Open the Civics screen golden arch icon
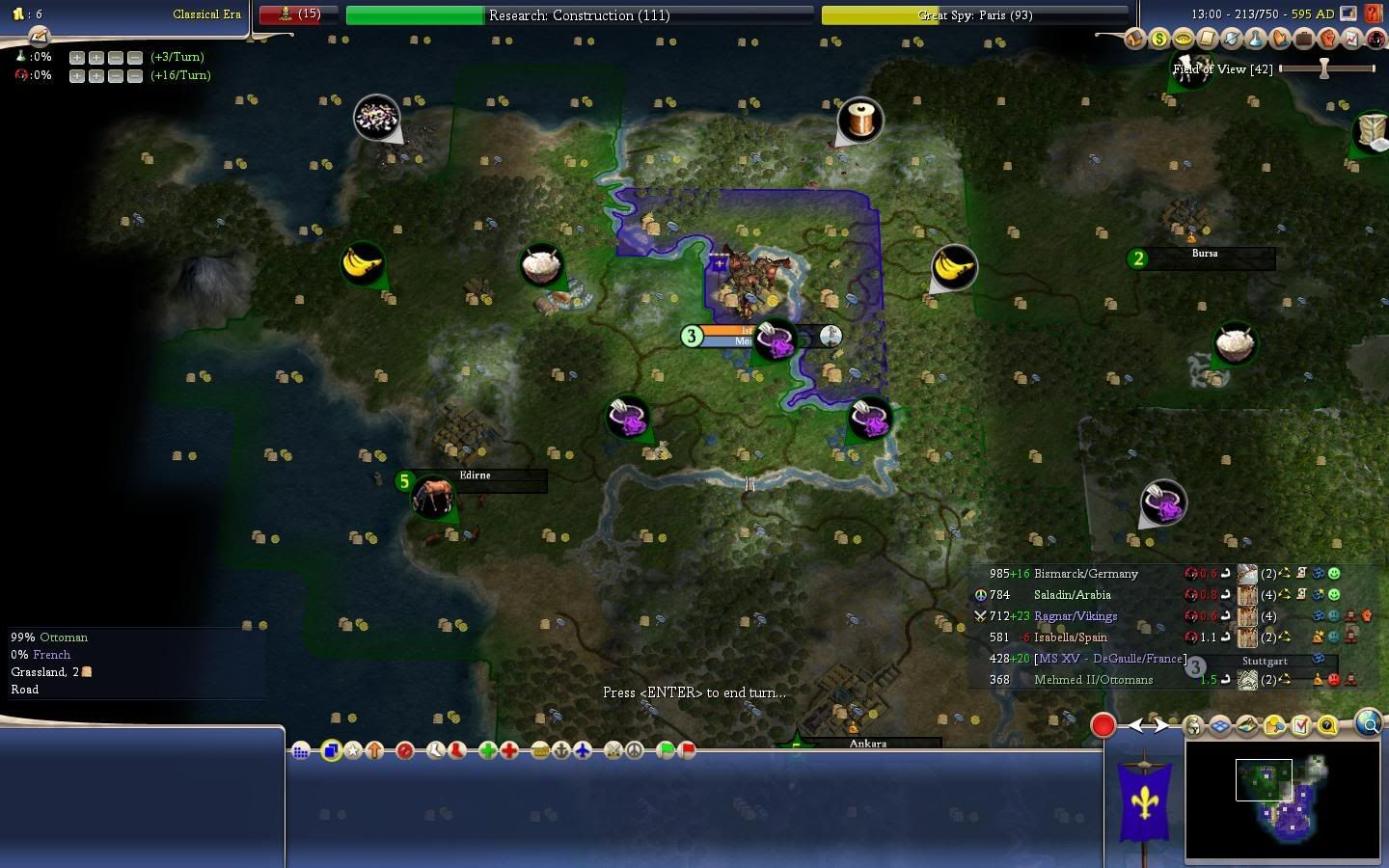 pos(1184,39)
